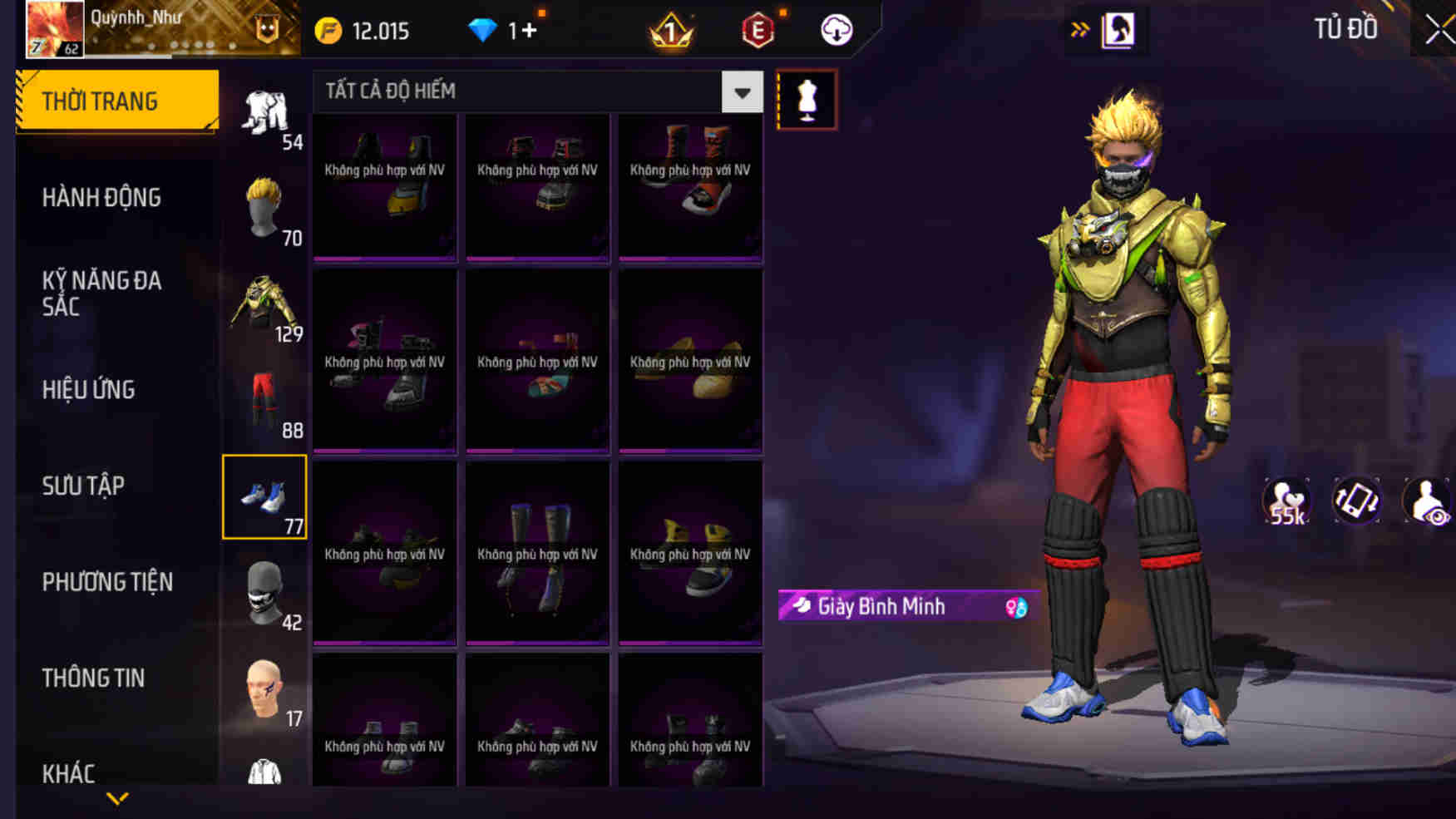Open the PHƯƠNG TIỆN section

point(110,582)
